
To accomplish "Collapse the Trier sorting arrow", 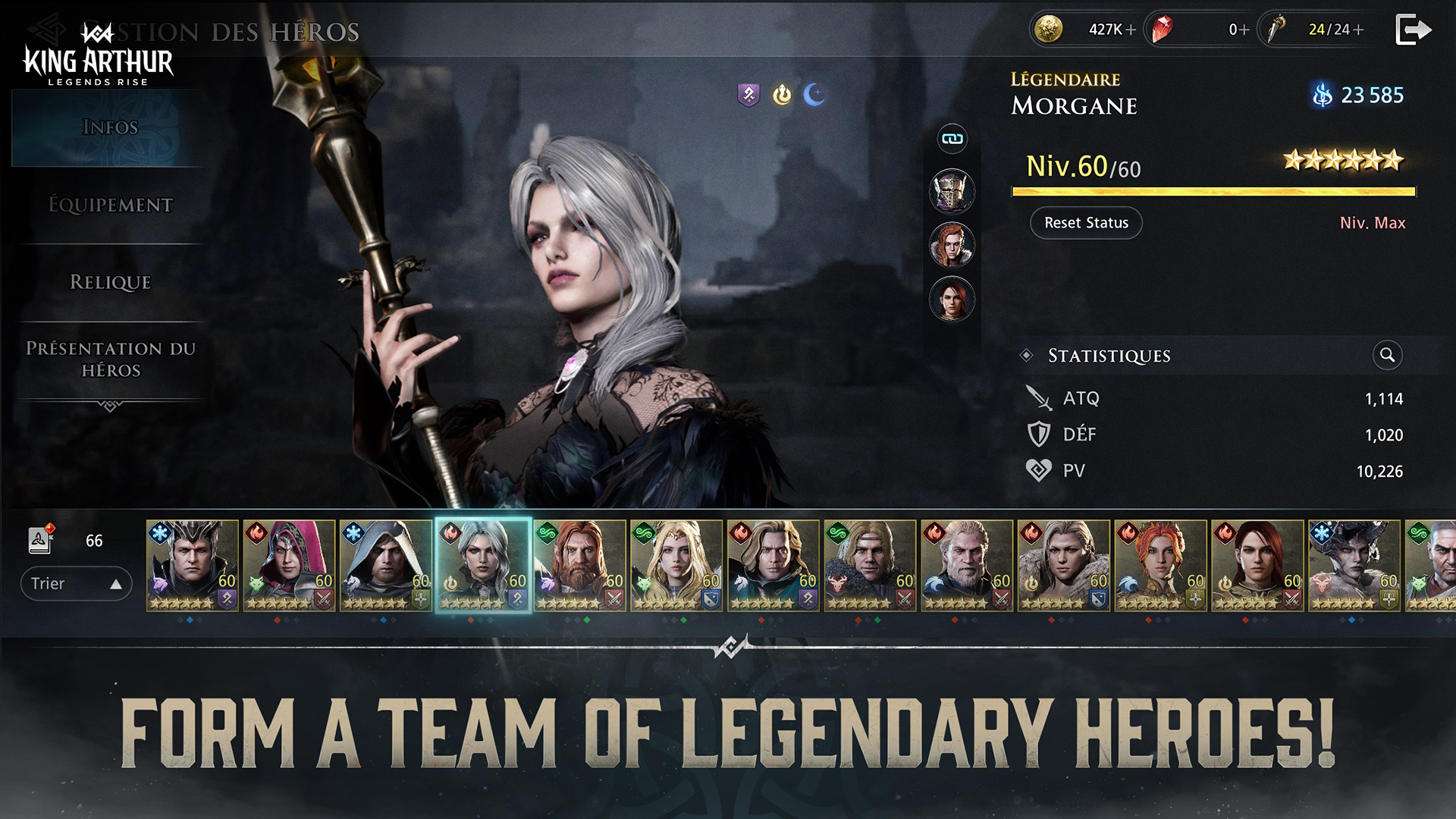I will click(x=115, y=583).
